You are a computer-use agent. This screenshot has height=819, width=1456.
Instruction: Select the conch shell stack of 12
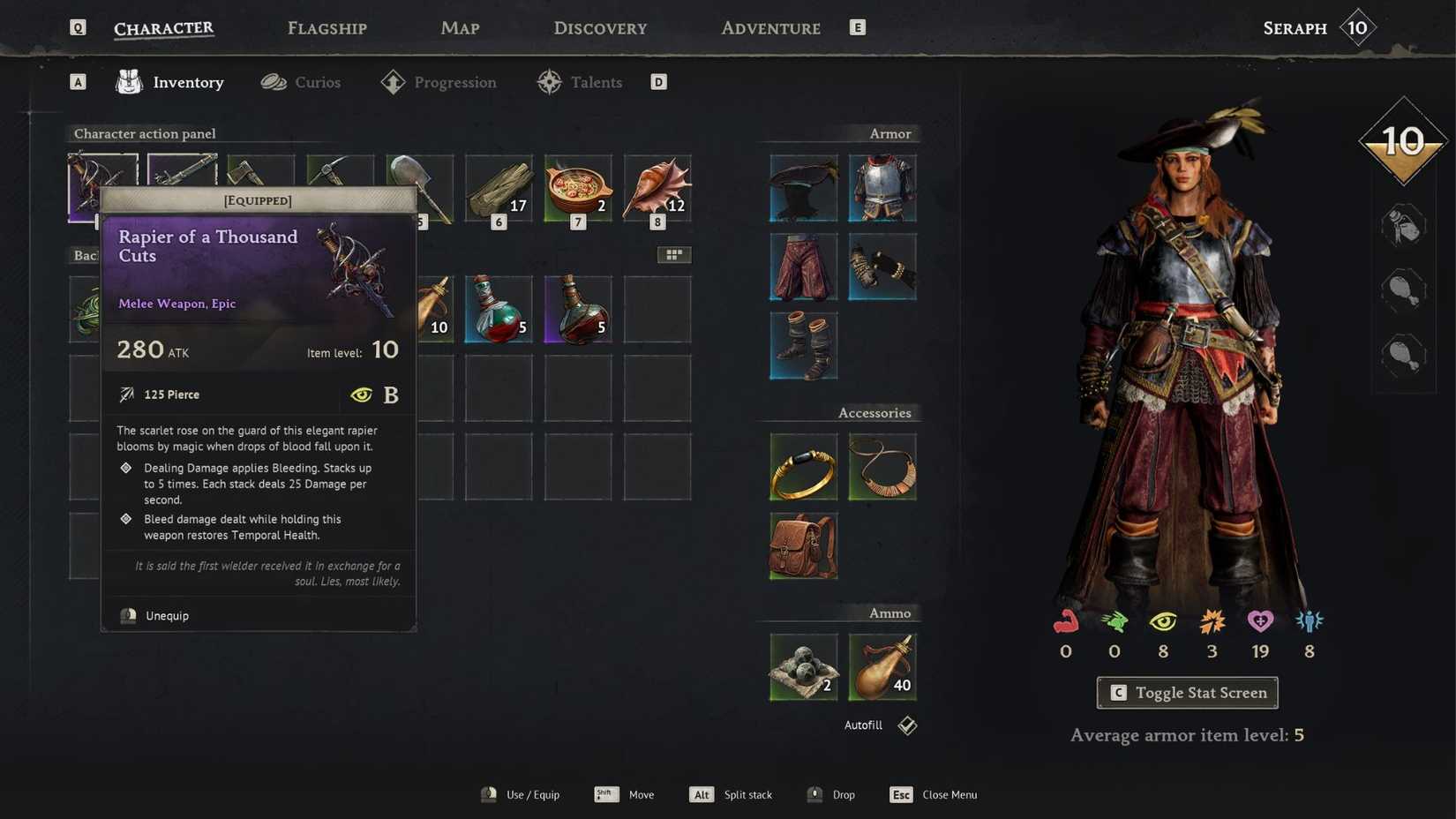click(657, 188)
